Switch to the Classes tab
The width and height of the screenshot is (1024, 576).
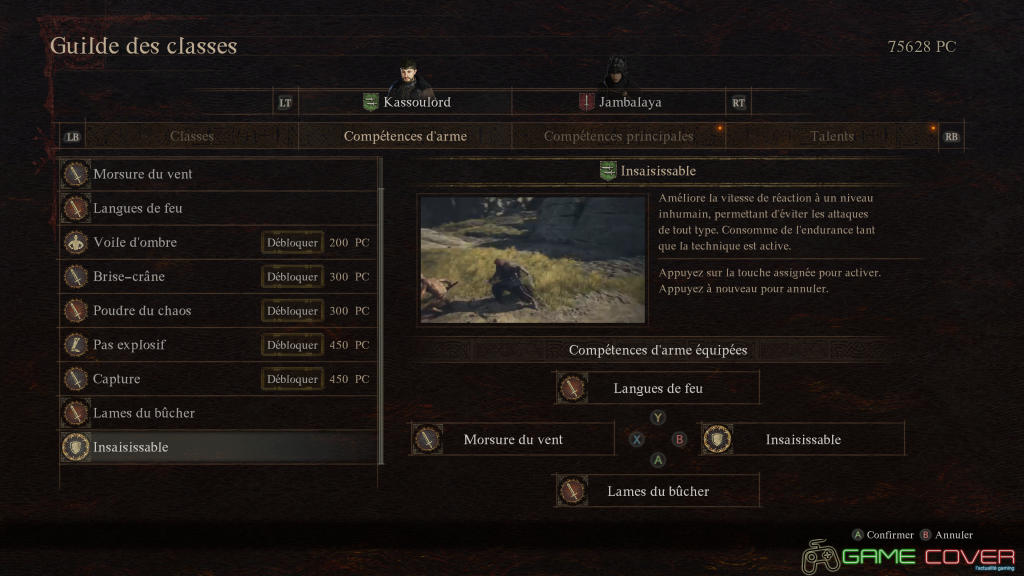pyautogui.click(x=191, y=136)
